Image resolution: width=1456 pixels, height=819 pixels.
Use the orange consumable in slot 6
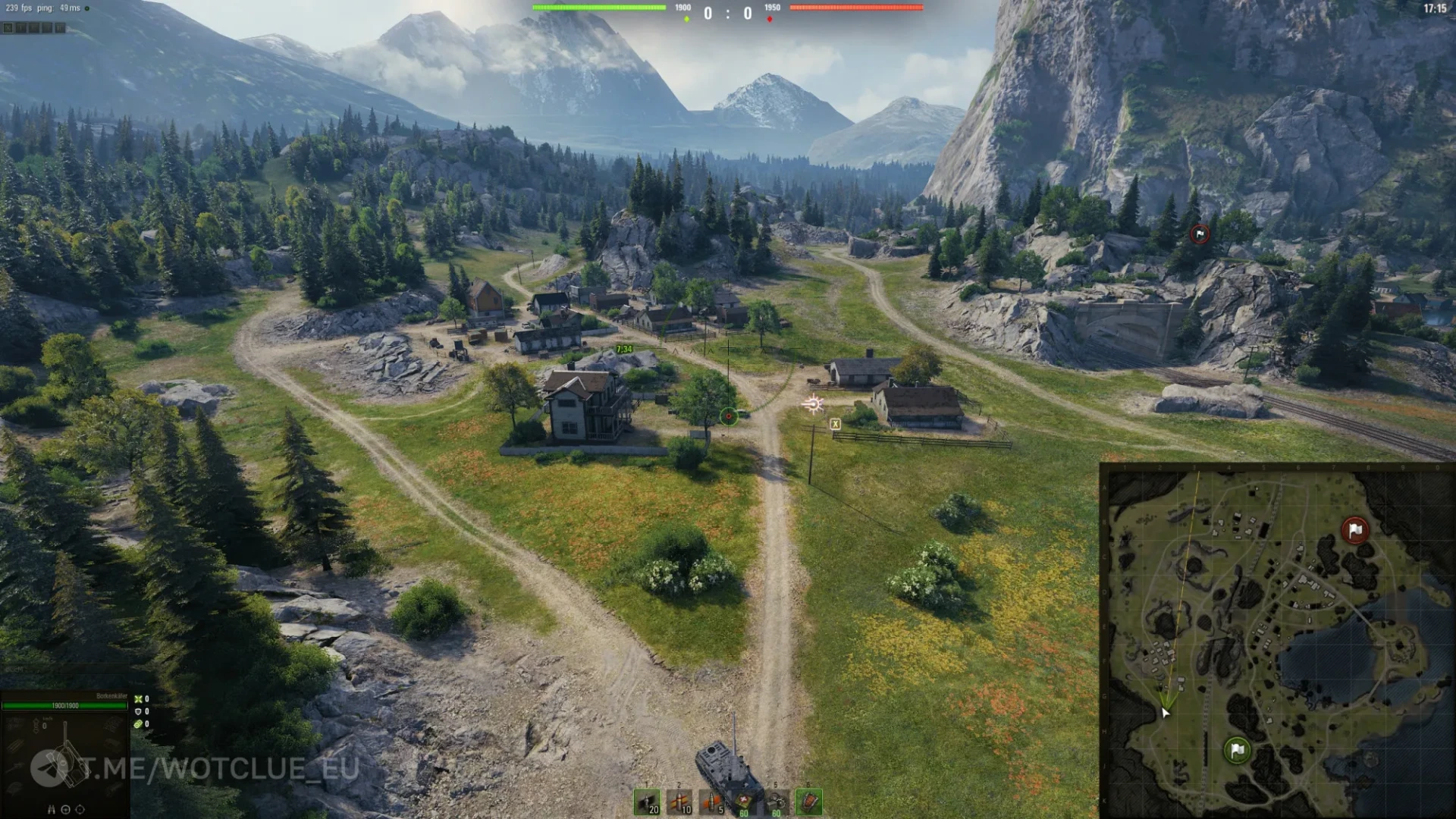coord(809,802)
